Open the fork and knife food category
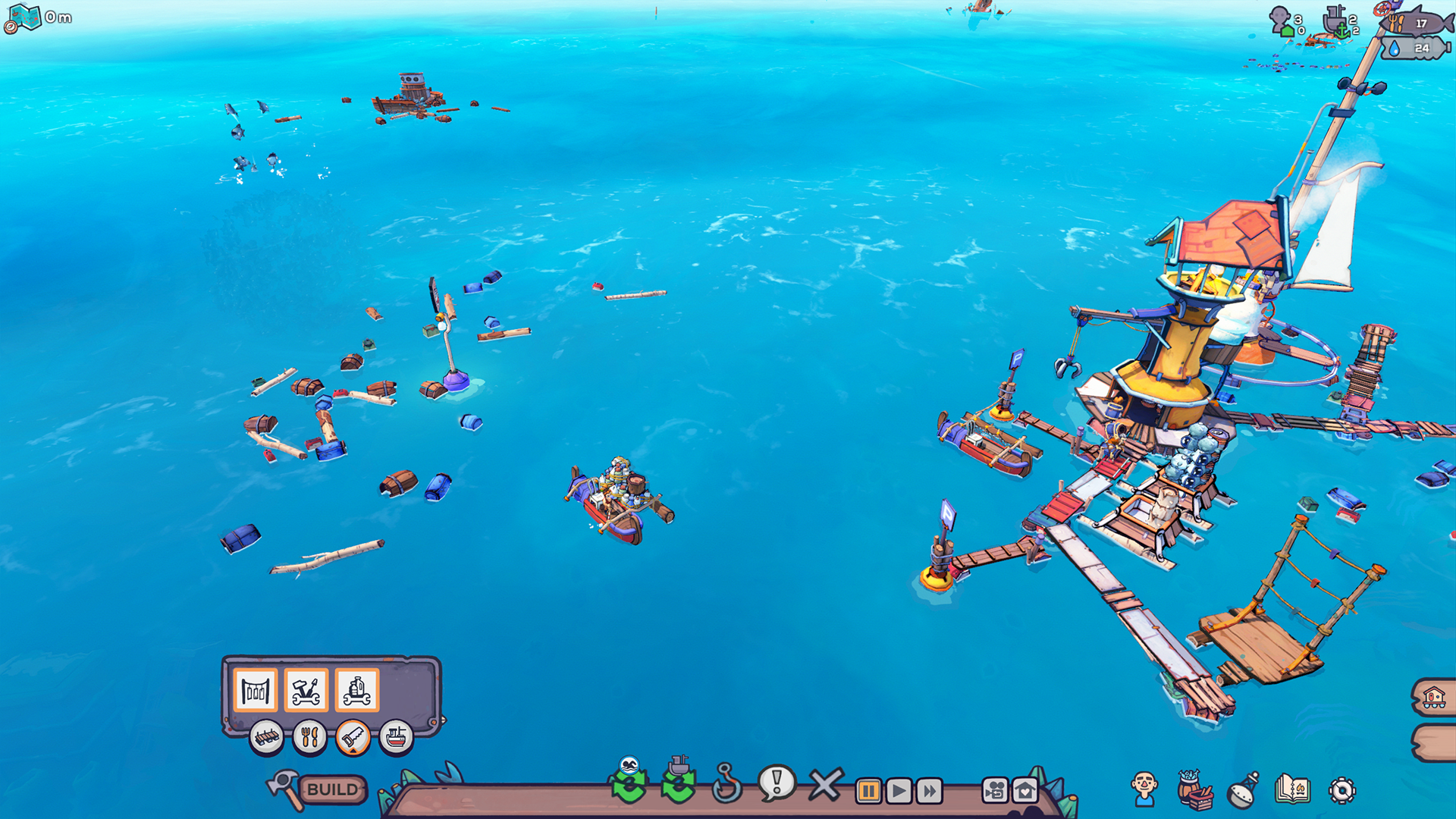Viewport: 1456px width, 819px height. pyautogui.click(x=309, y=736)
